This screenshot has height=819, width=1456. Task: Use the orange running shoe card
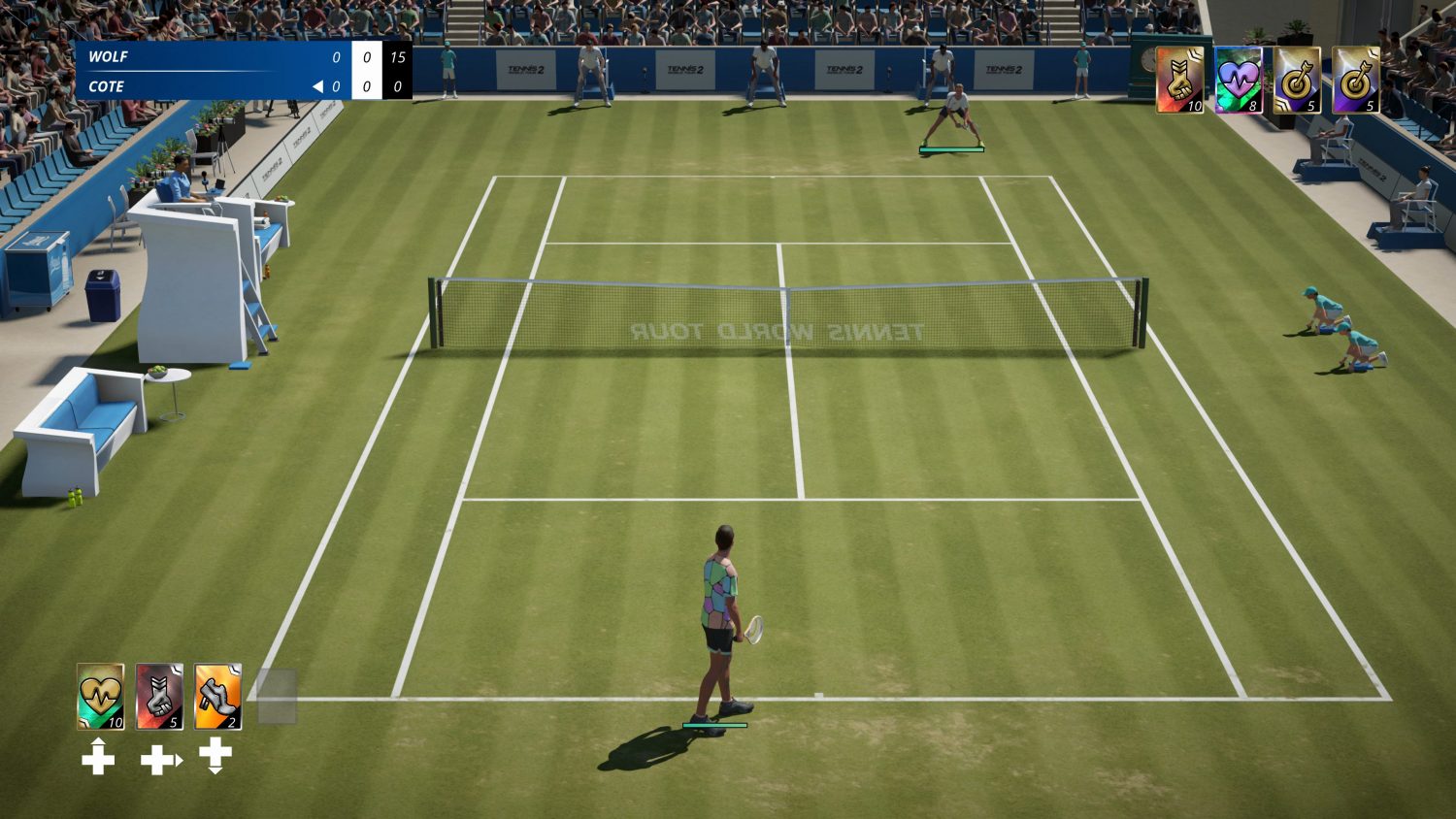217,696
